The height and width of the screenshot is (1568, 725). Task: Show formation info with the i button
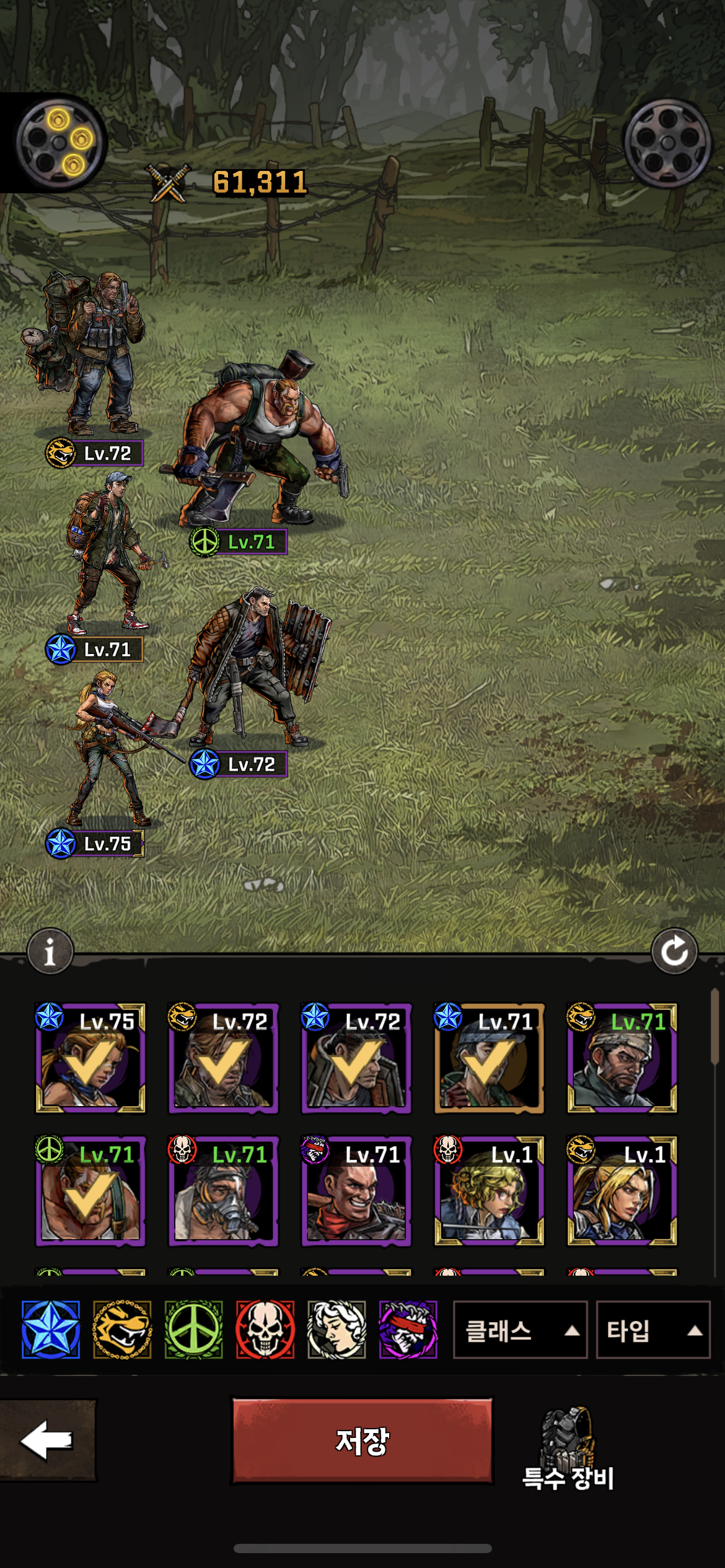(50, 951)
